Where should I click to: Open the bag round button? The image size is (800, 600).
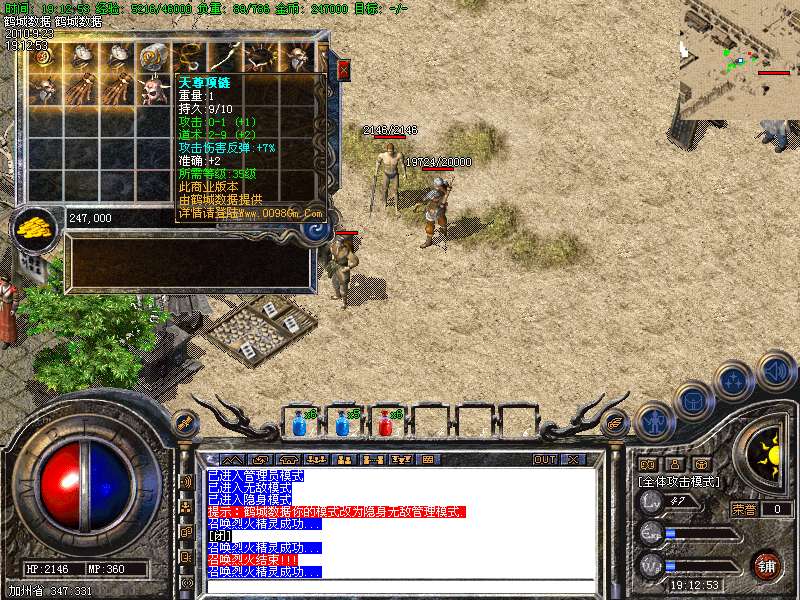pos(694,400)
